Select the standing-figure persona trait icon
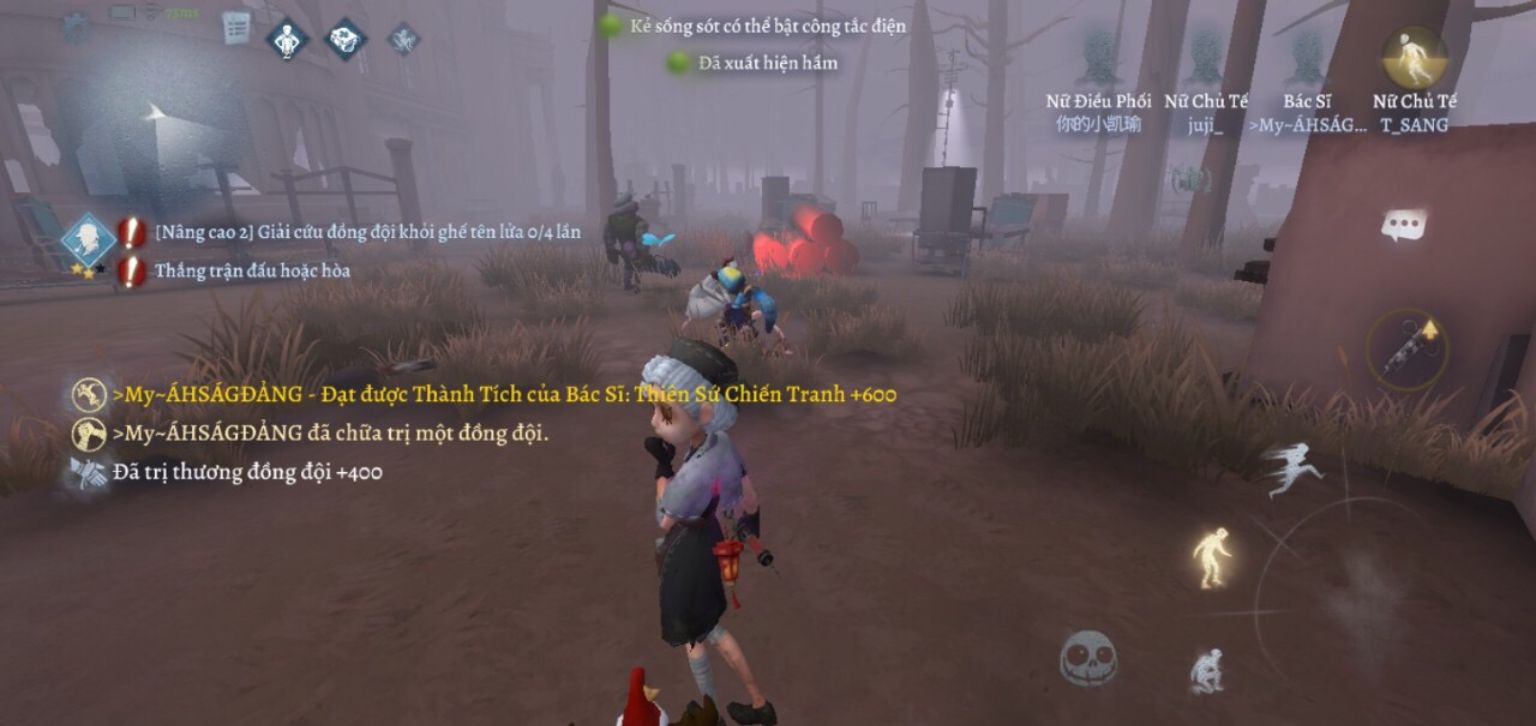Image resolution: width=1536 pixels, height=726 pixels. point(287,39)
